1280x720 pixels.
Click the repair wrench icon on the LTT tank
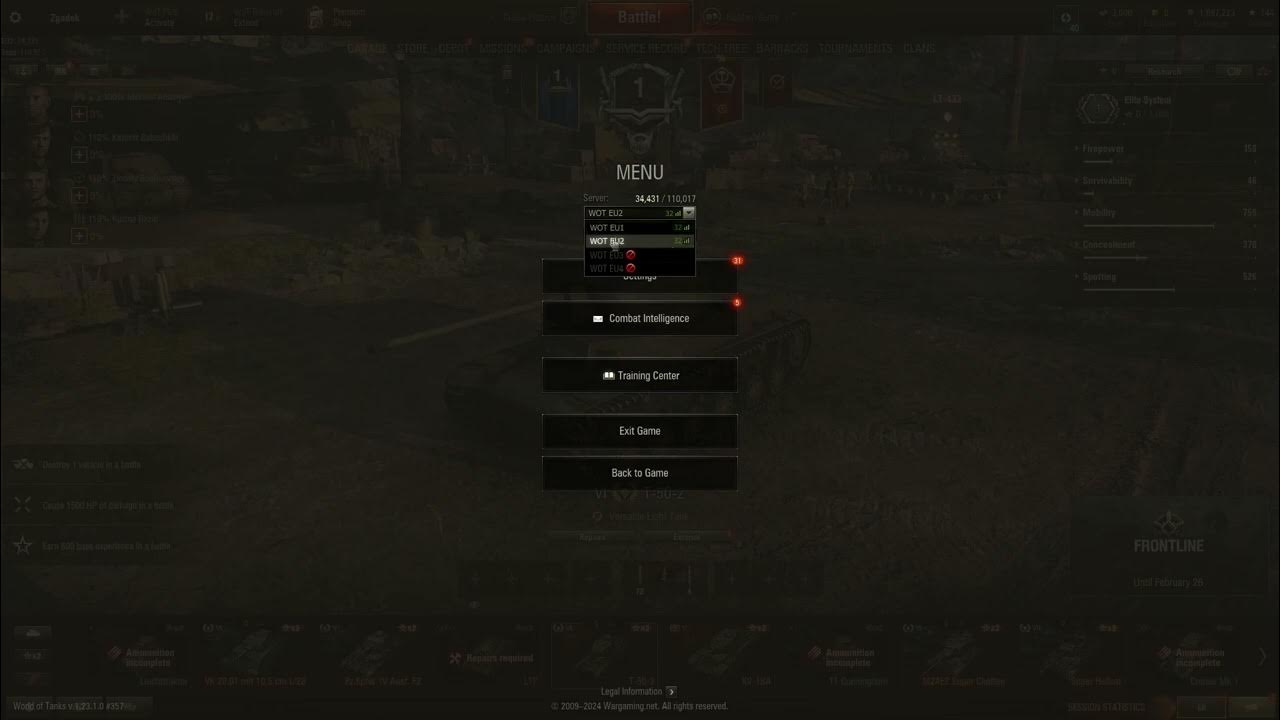[x=455, y=658]
